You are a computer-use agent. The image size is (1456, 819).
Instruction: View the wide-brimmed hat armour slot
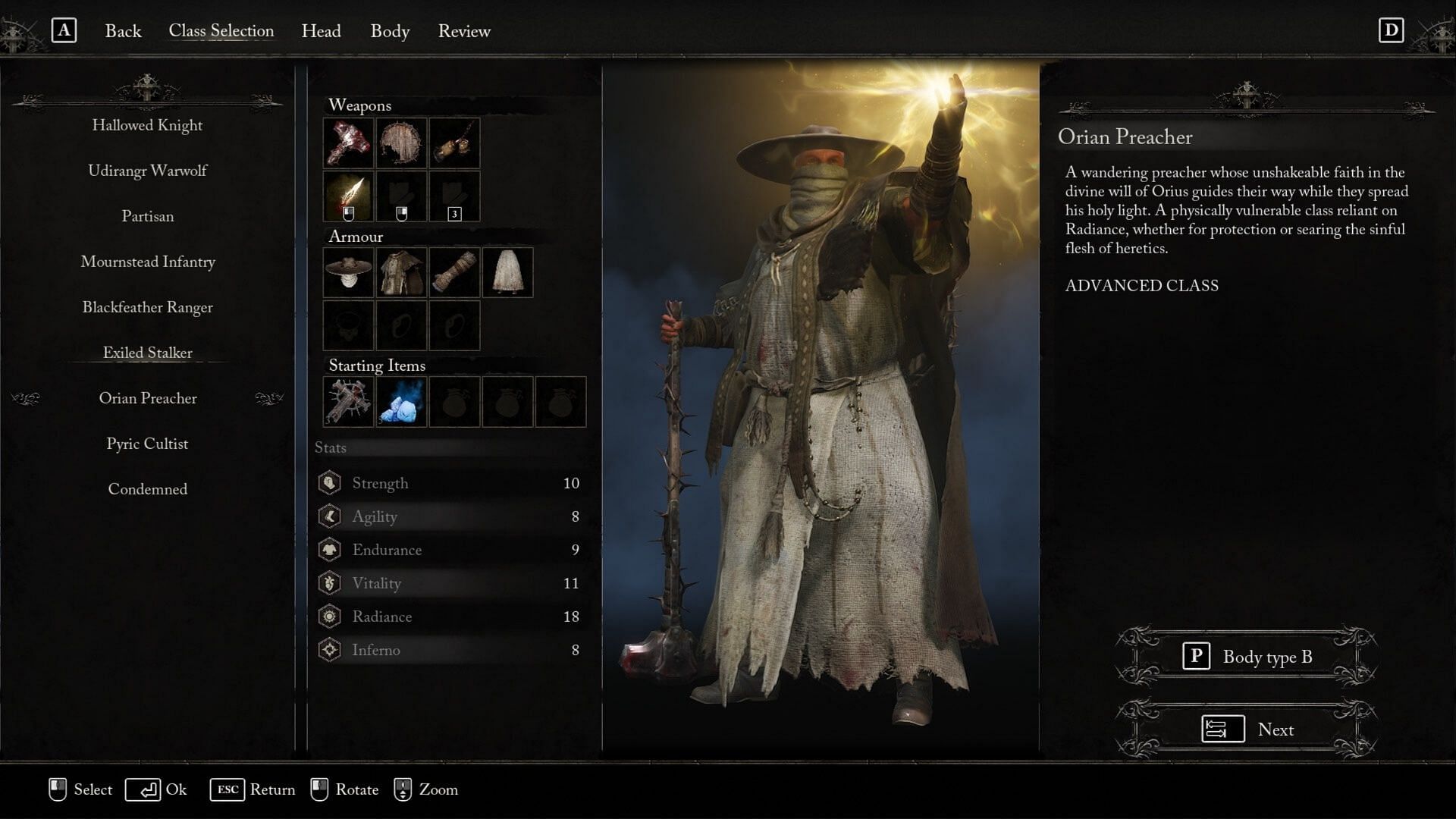point(348,272)
